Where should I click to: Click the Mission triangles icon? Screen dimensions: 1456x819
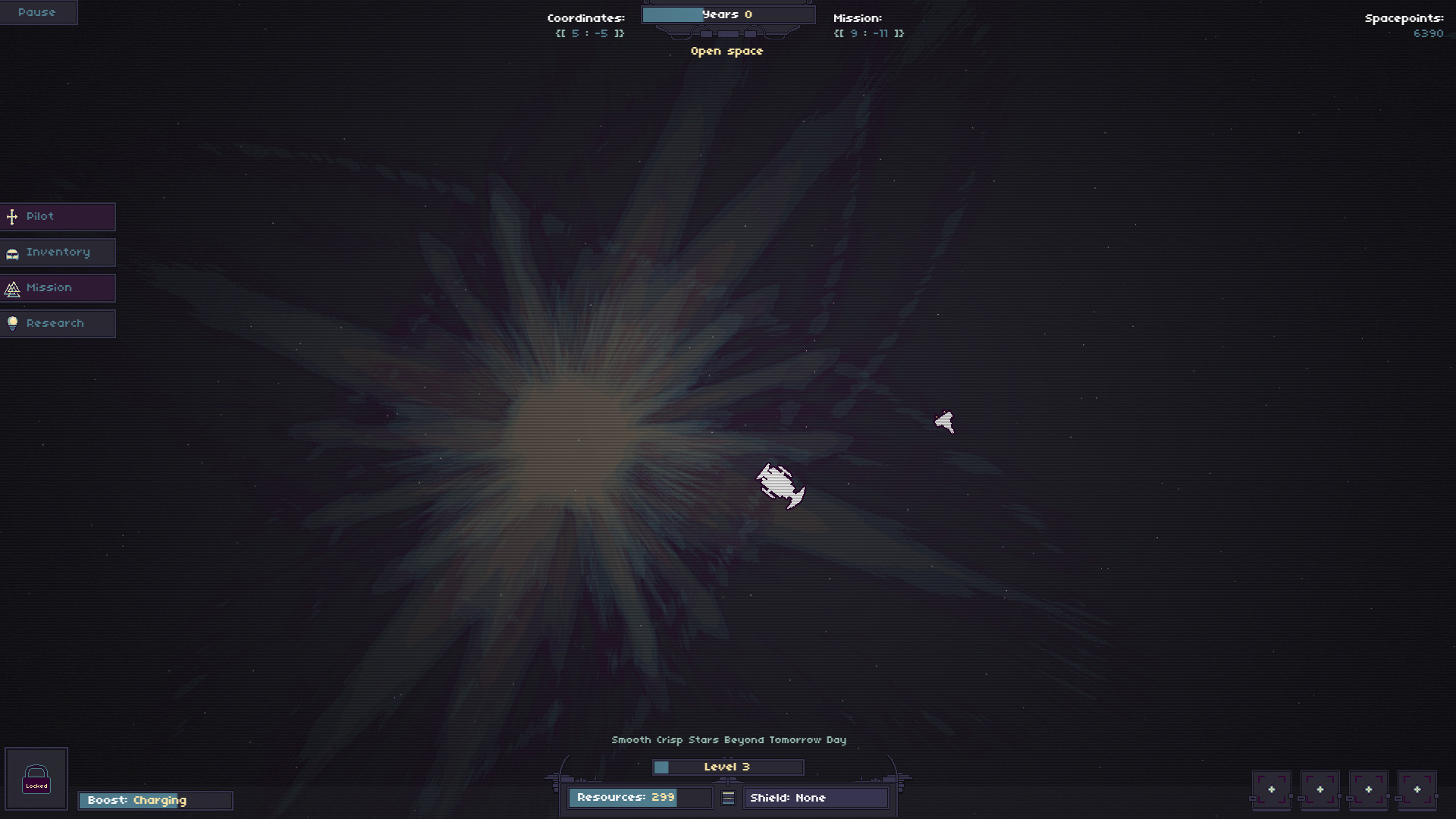(12, 288)
